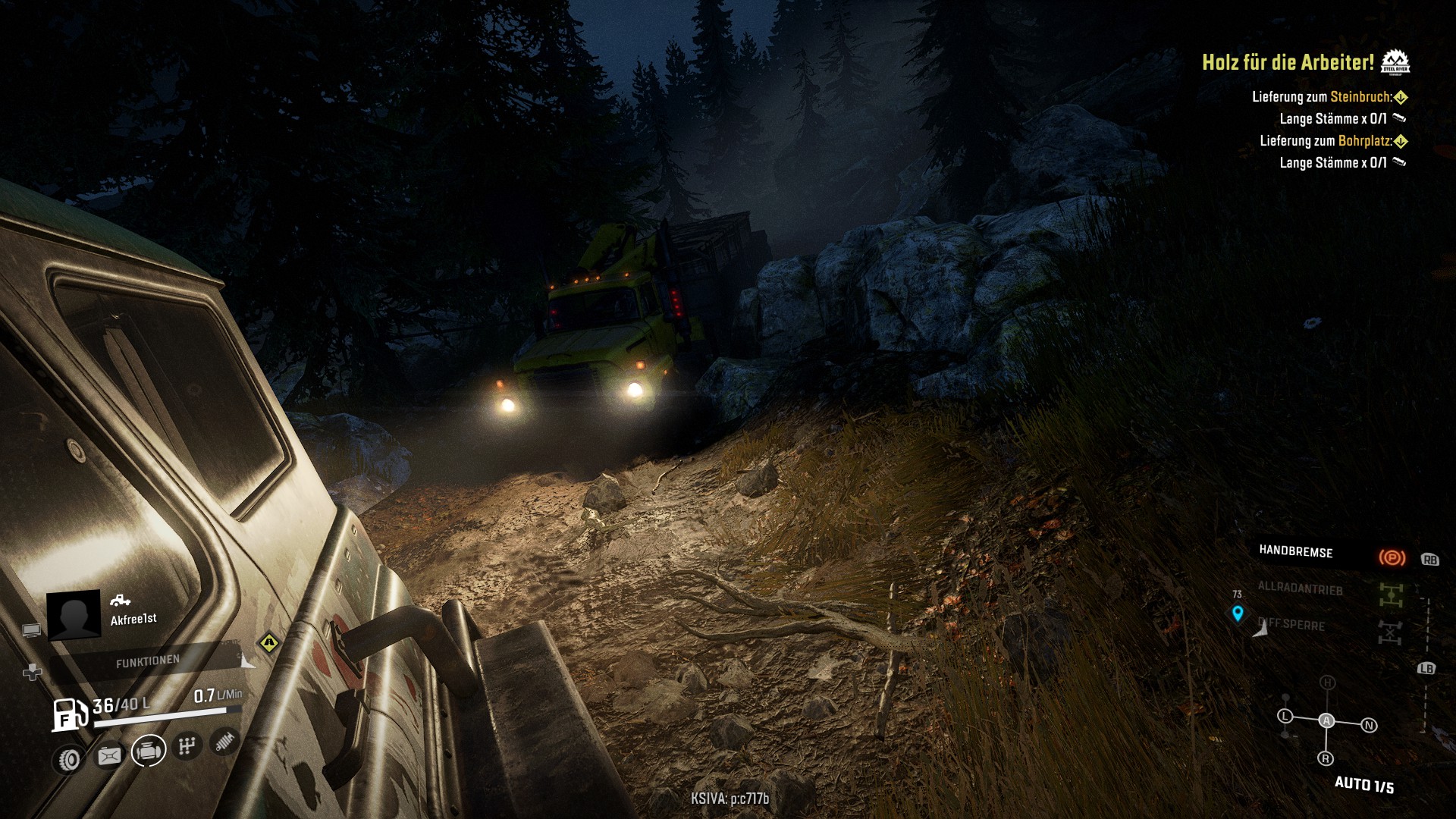Shift gearbox into High gear (H)
This screenshot has height=819, width=1456.
(1327, 682)
